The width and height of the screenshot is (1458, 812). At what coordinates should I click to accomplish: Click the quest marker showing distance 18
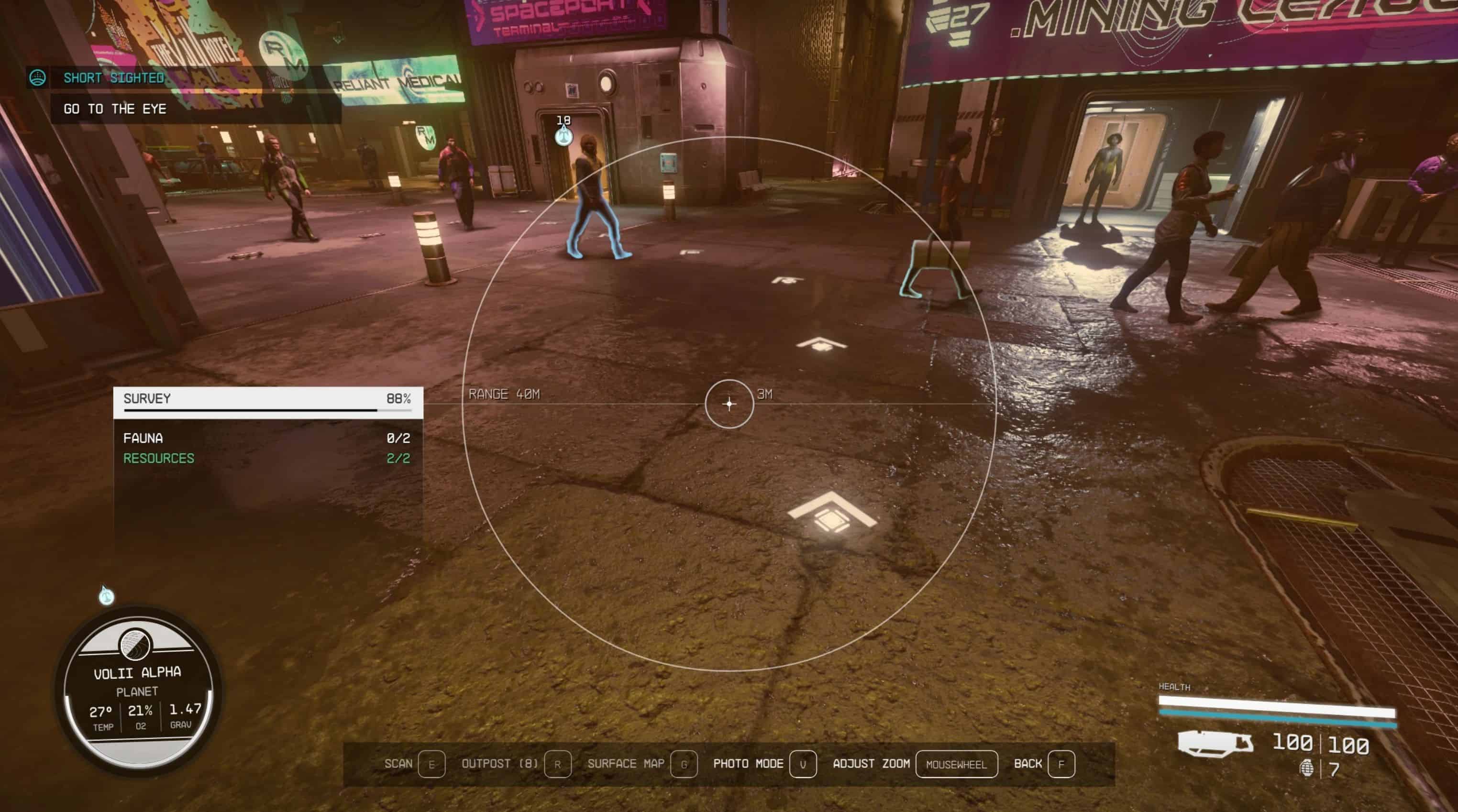pyautogui.click(x=563, y=136)
